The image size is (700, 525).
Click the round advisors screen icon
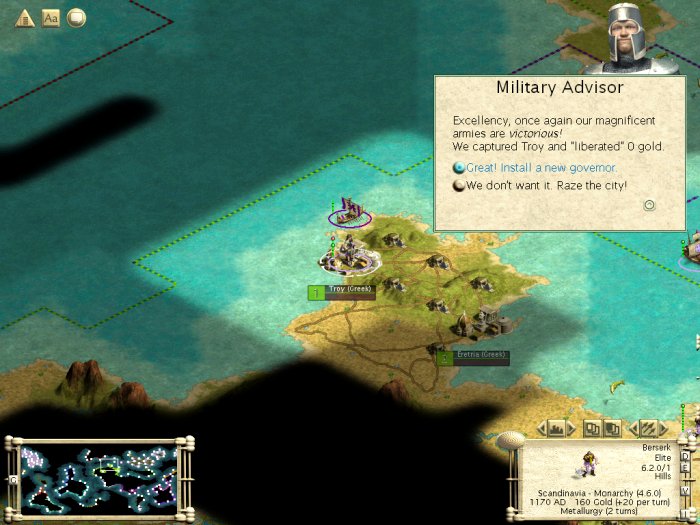pos(76,17)
